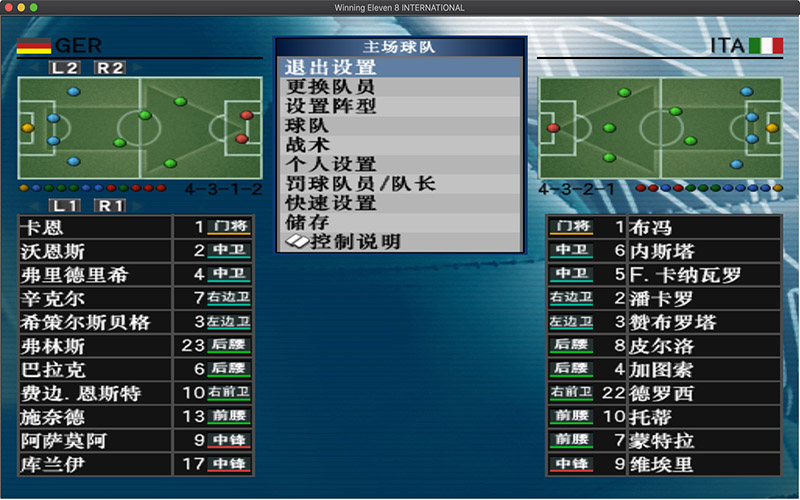The image size is (800, 500).
Task: Select the 快速设置 option
Action: 400,203
